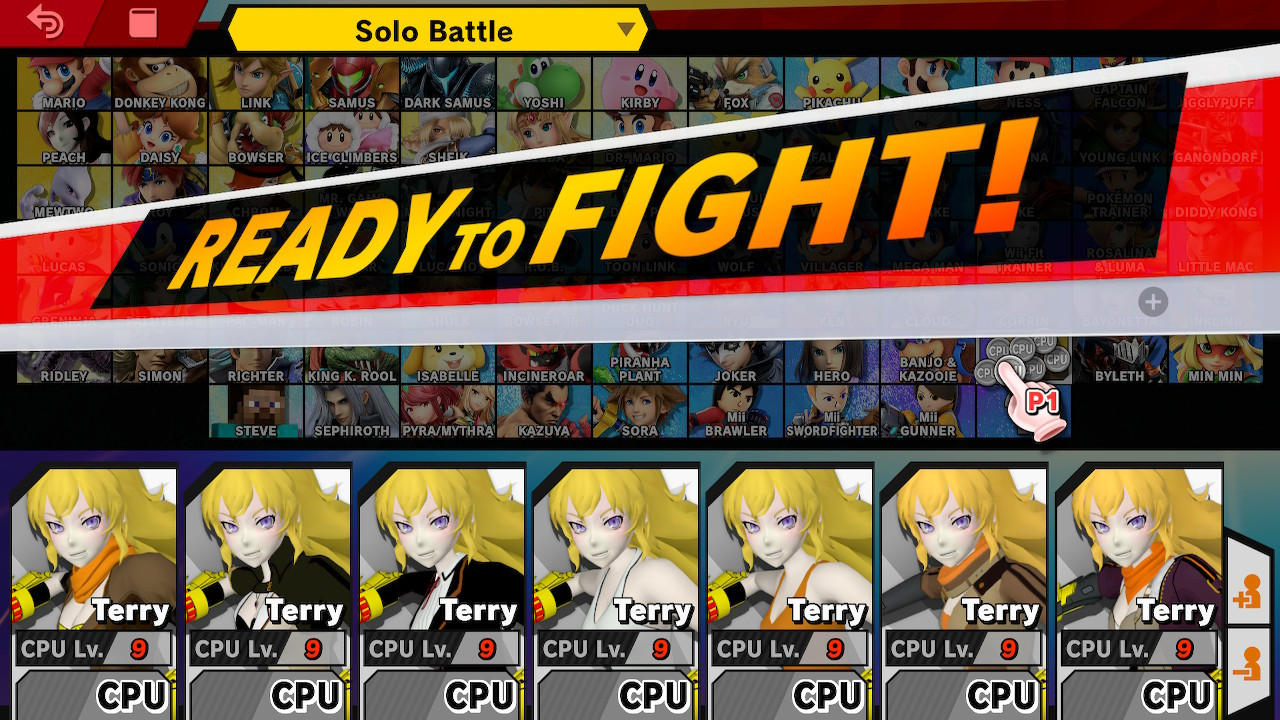This screenshot has width=1280, height=720.
Task: Click the plus circle to add a CPU fighter
Action: point(1152,302)
